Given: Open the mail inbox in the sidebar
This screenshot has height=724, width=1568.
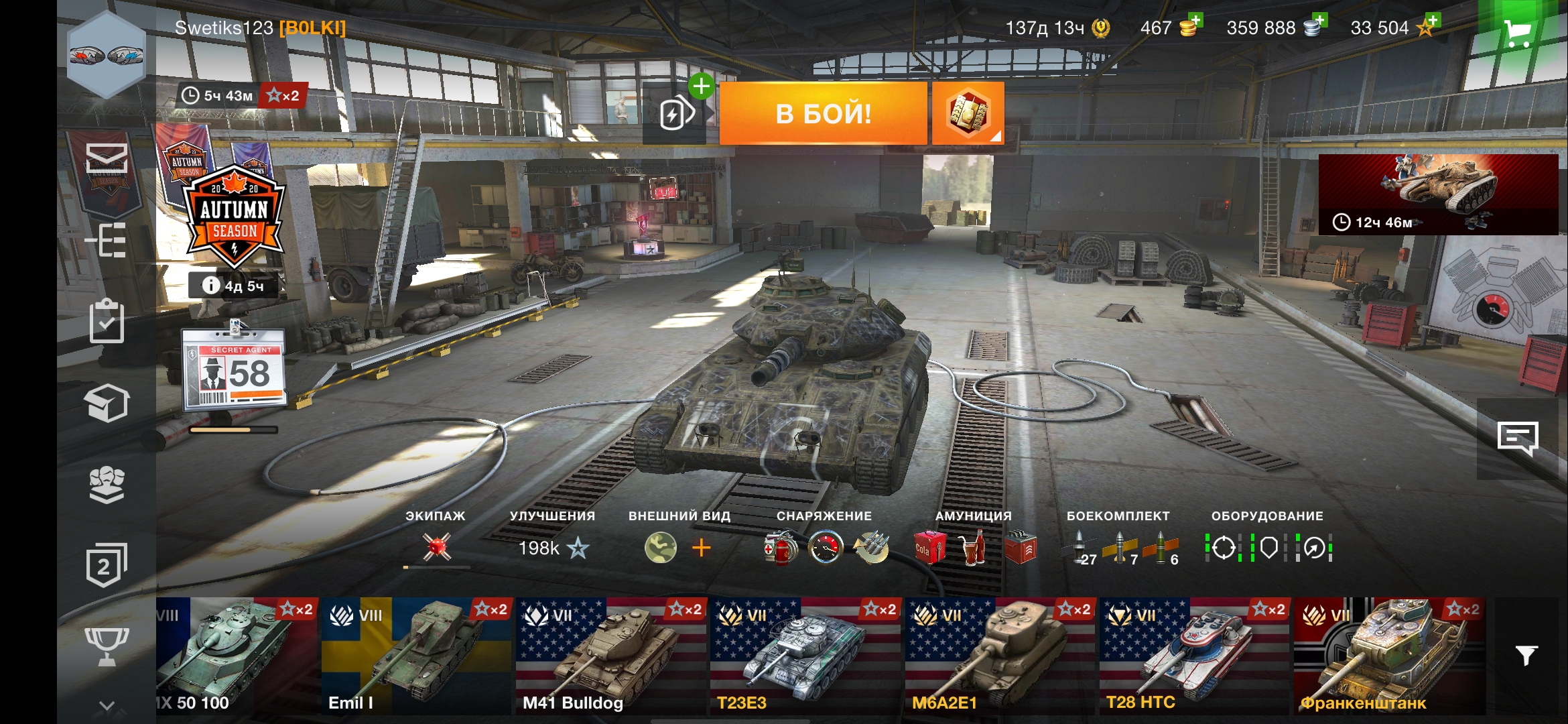Looking at the screenshot, I should click(107, 158).
